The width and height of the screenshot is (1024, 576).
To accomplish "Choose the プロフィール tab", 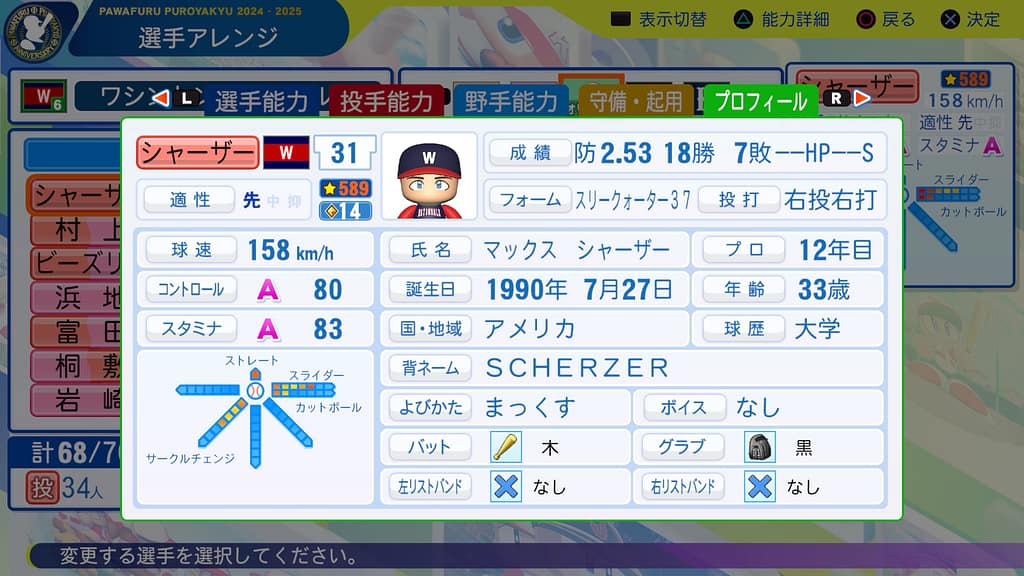I will (x=761, y=101).
